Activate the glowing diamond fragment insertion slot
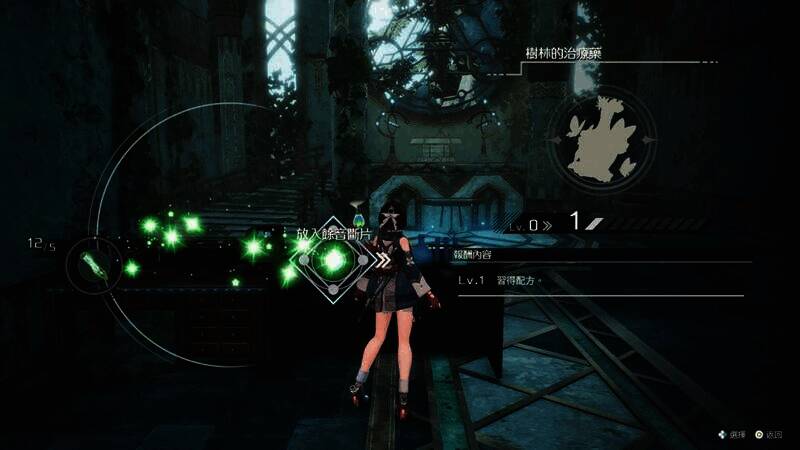 (x=332, y=261)
